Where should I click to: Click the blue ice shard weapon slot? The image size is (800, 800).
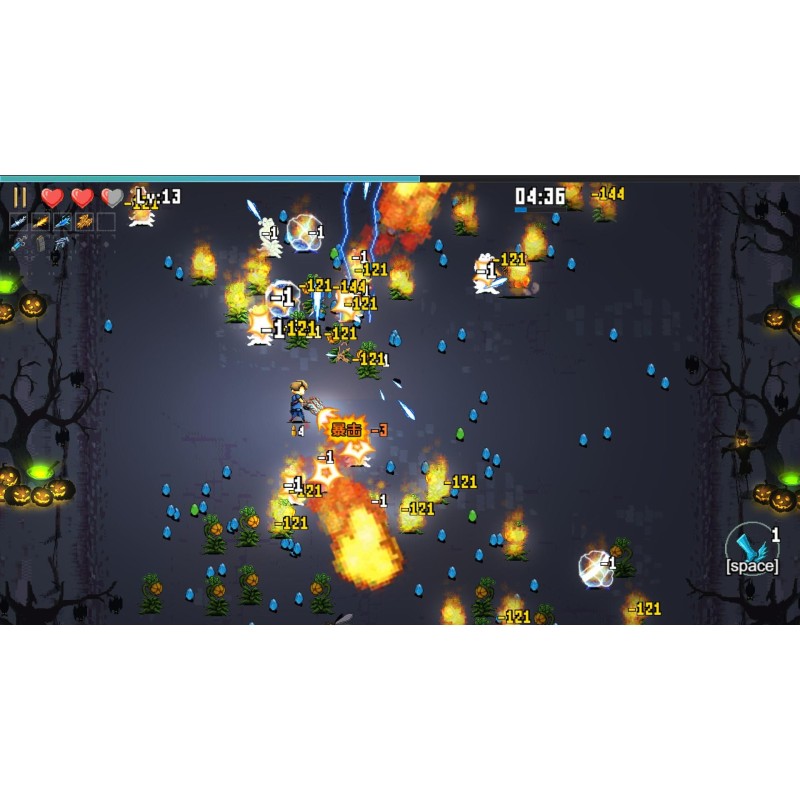(63, 221)
